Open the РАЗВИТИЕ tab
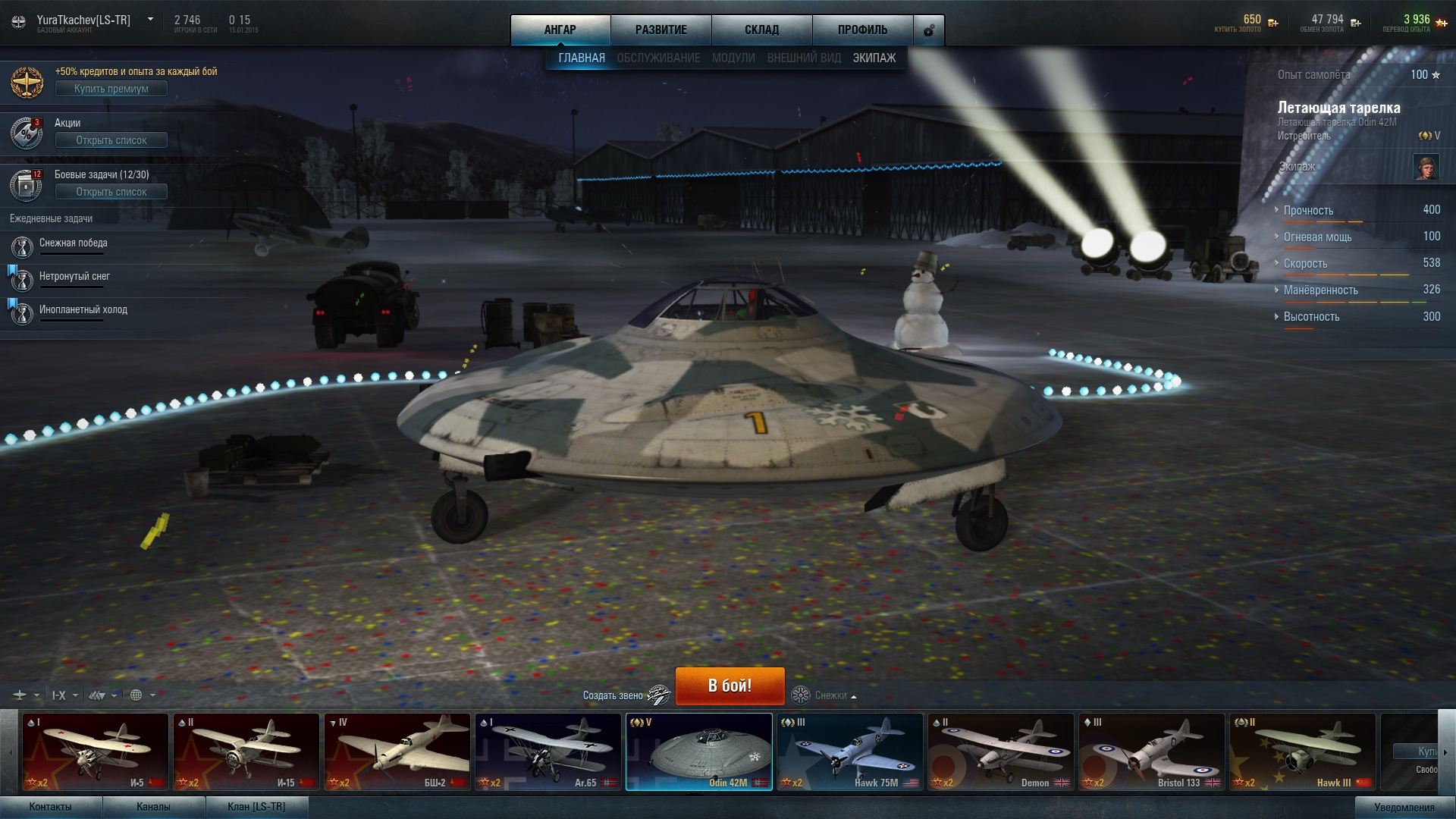Viewport: 1456px width, 819px height. 661,30
